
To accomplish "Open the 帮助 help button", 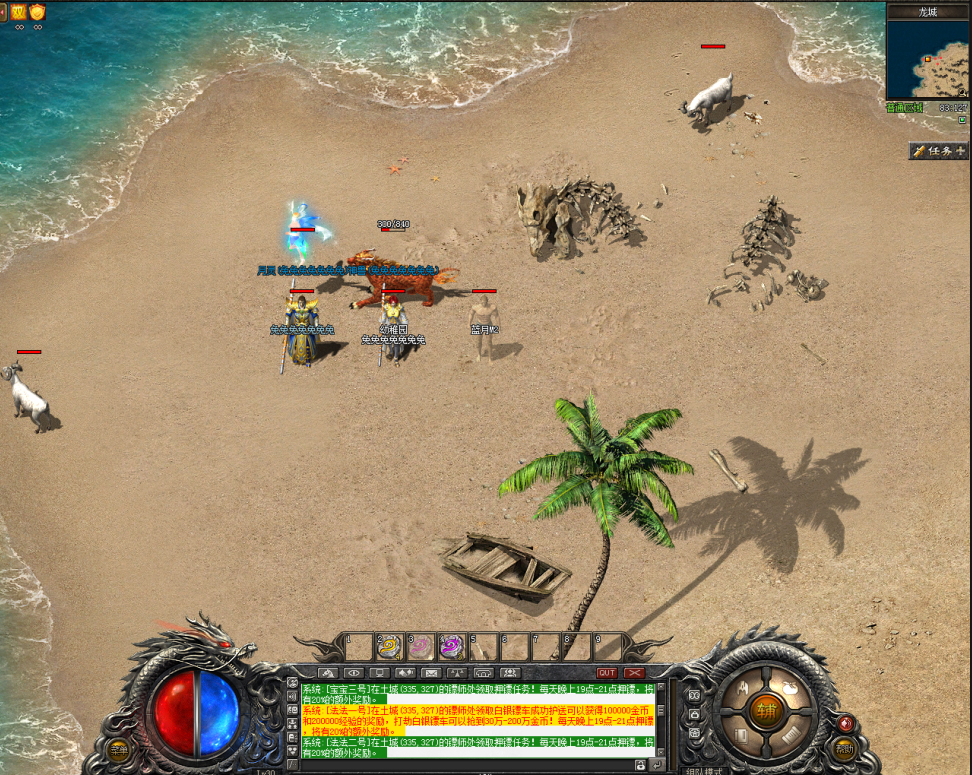I will click(845, 749).
